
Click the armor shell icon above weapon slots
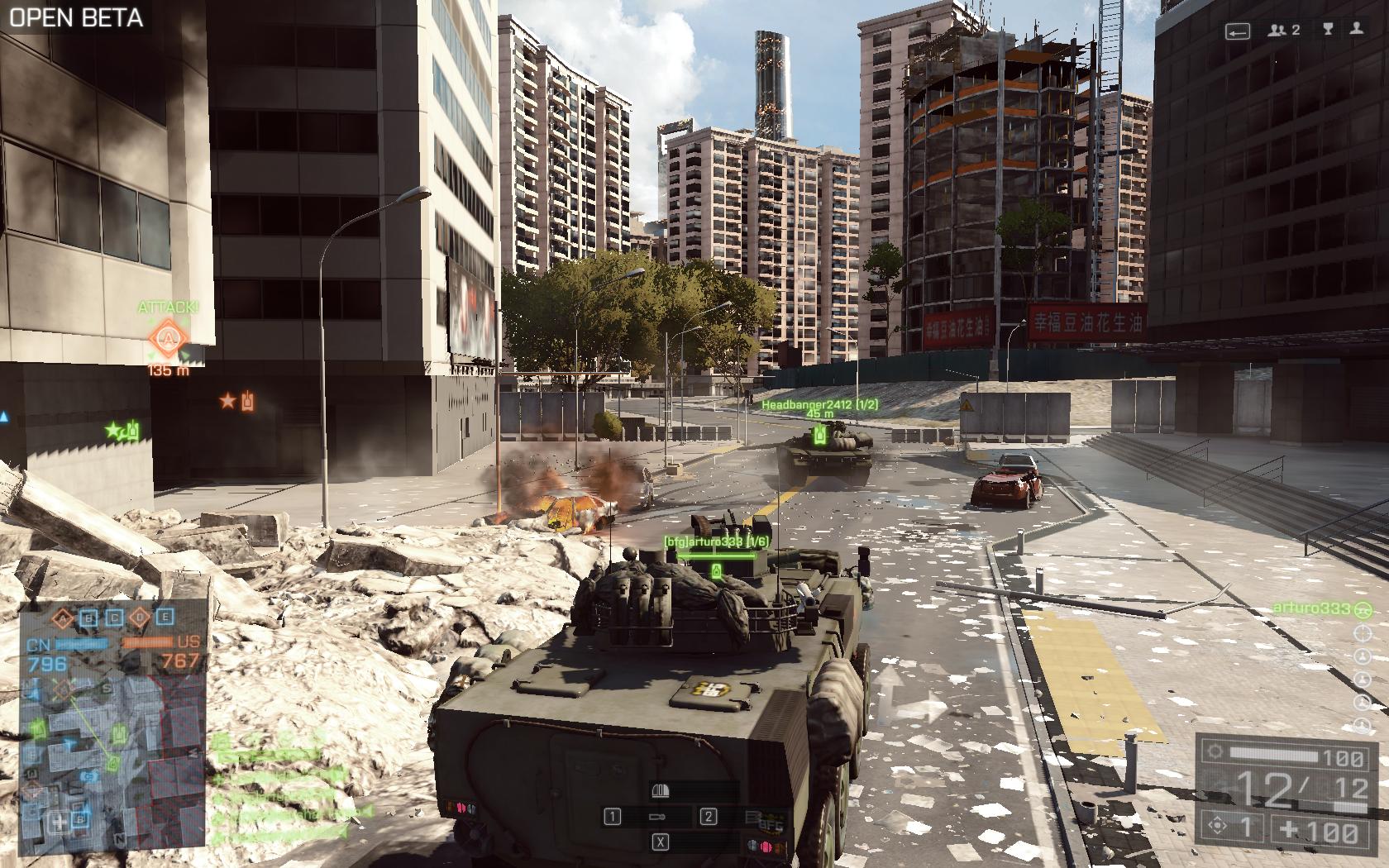click(660, 791)
